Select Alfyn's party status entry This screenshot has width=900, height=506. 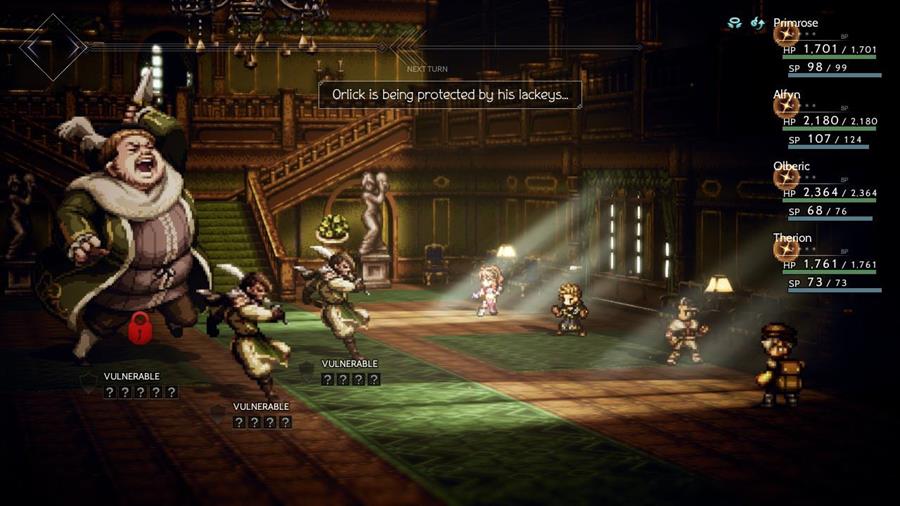[x=828, y=120]
